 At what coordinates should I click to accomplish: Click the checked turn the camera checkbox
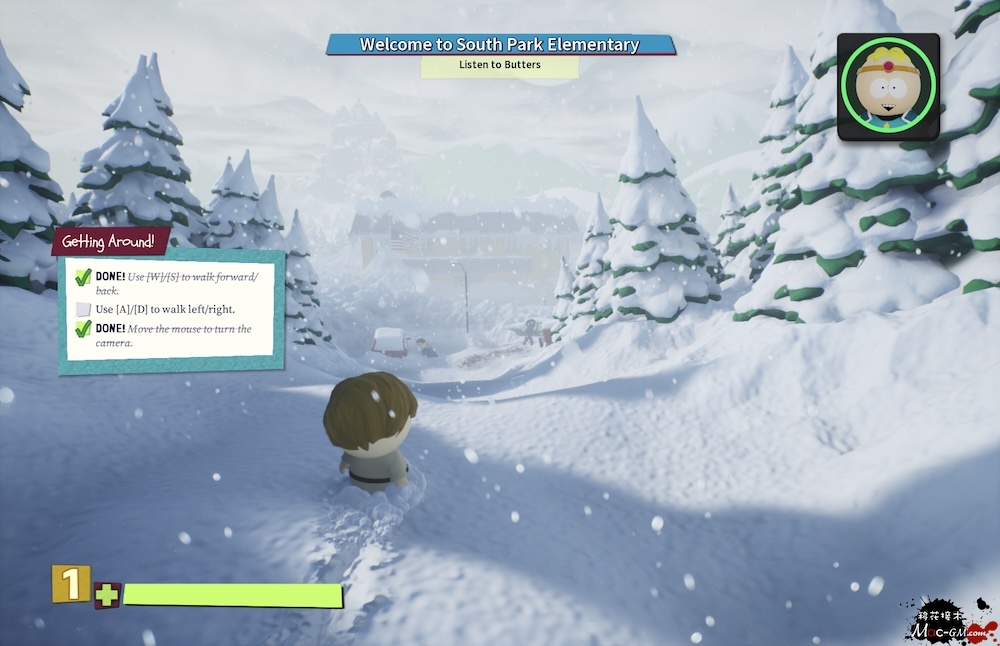coord(84,329)
